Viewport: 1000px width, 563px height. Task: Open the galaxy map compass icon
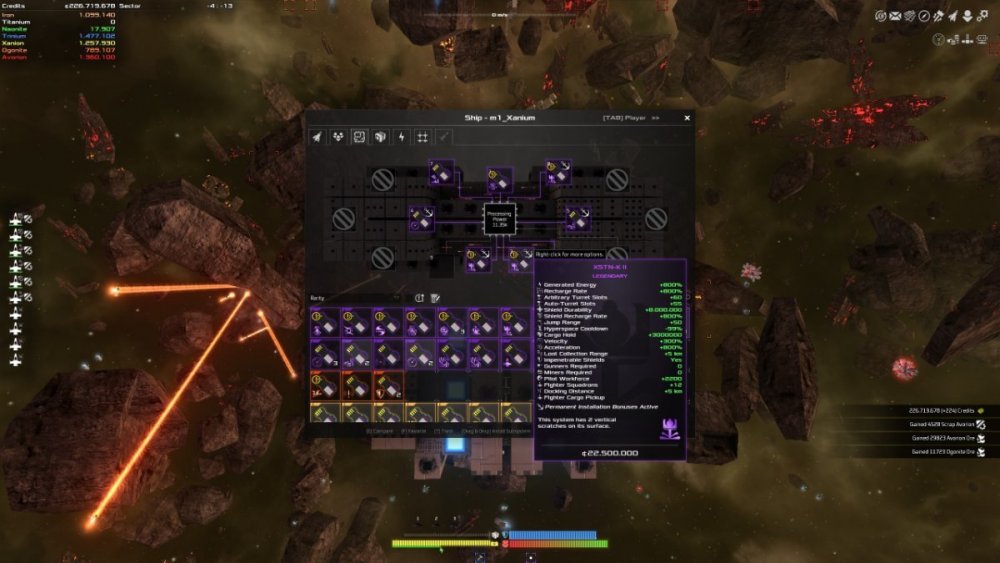pos(924,16)
